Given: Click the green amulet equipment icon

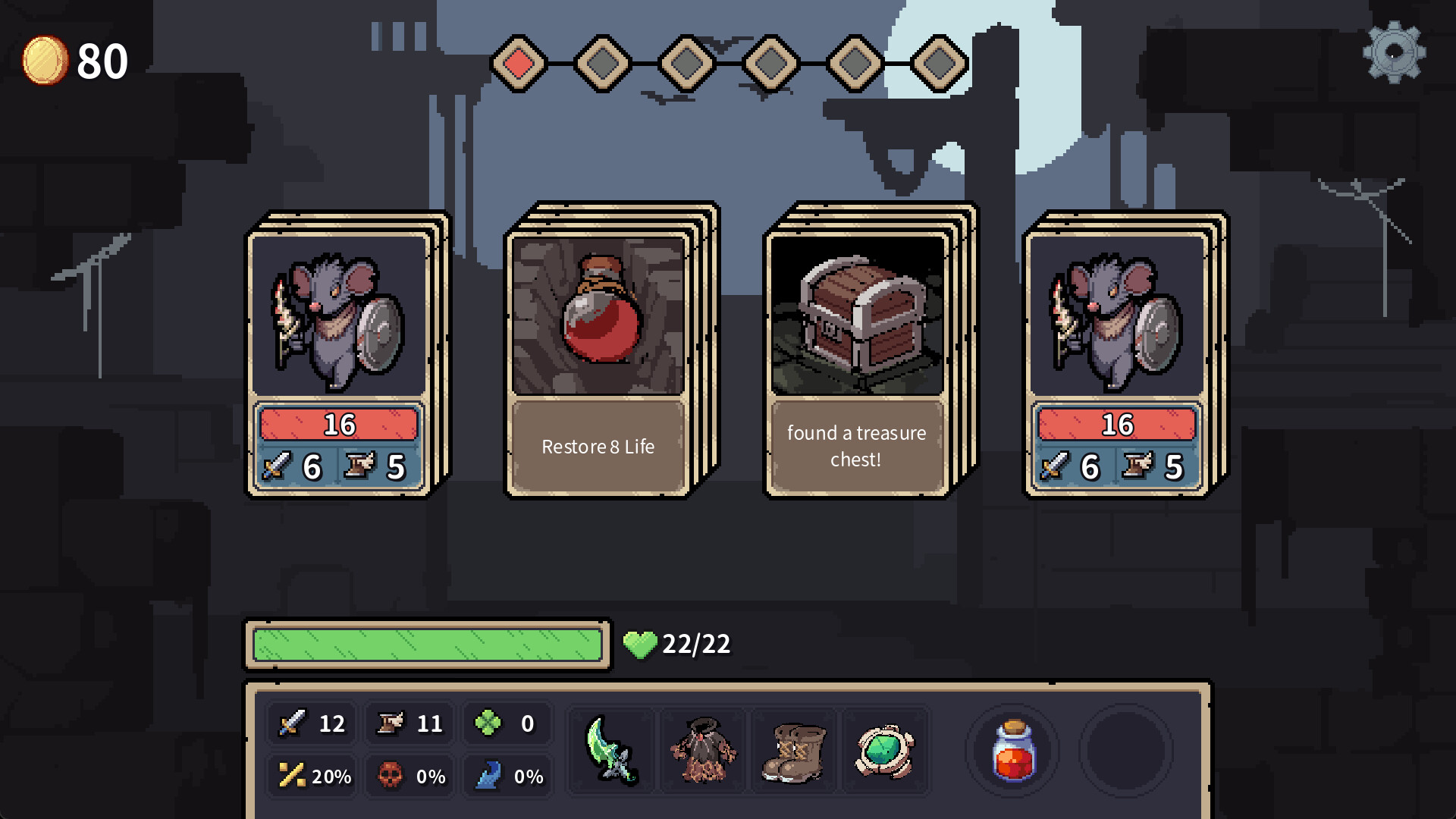Looking at the screenshot, I should (x=886, y=751).
